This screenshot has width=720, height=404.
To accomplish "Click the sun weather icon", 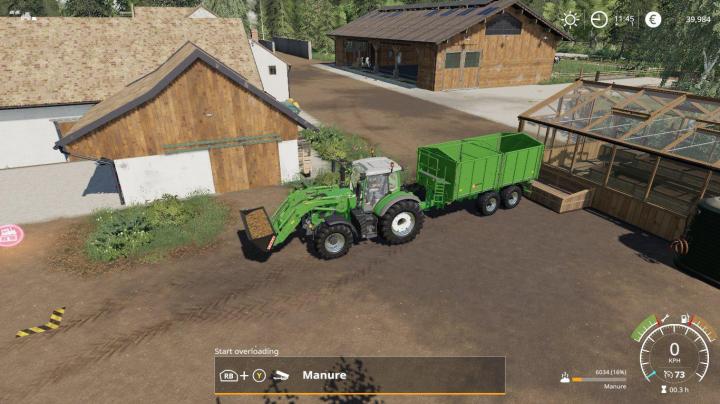I will point(571,19).
